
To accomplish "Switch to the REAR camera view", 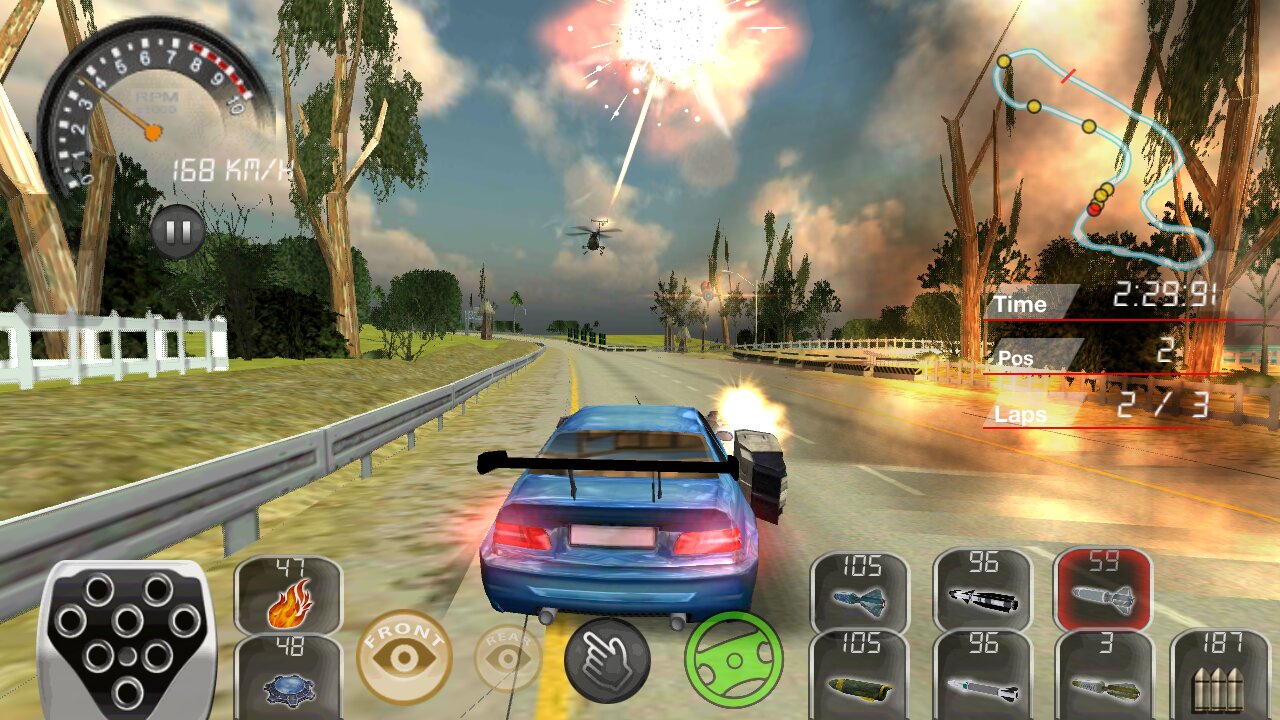I will tap(508, 657).
